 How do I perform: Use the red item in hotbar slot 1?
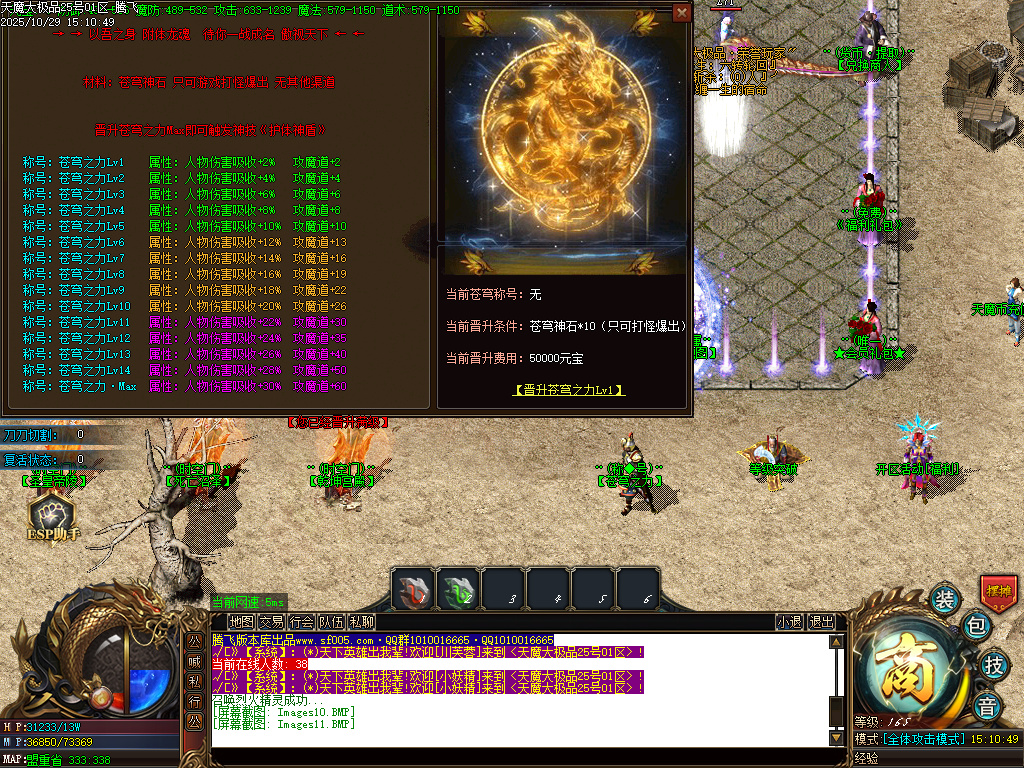tap(412, 589)
